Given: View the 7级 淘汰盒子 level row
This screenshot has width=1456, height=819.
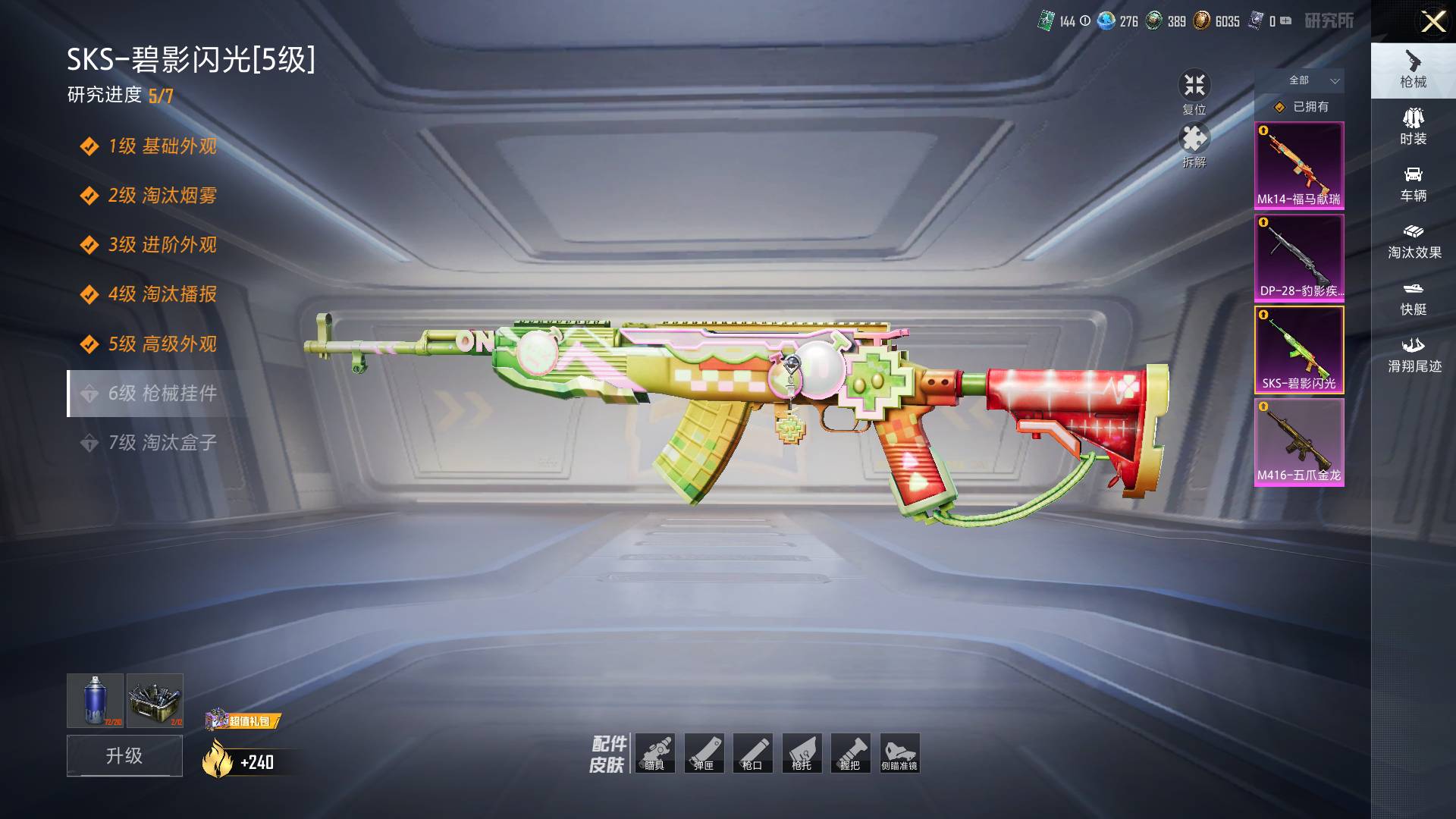Looking at the screenshot, I should point(162,443).
